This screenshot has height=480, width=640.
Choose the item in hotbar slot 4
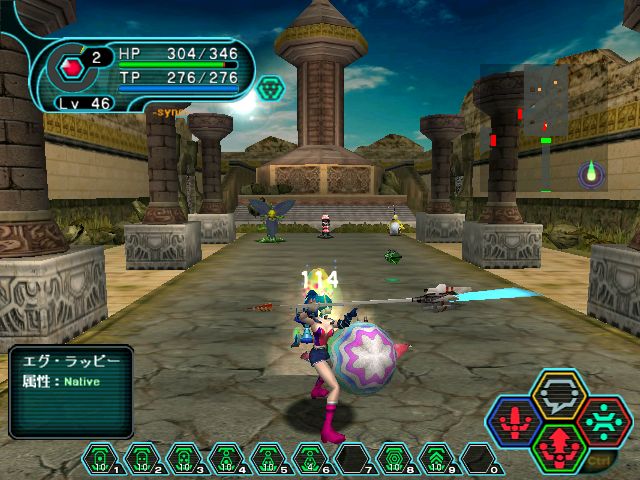point(225,457)
